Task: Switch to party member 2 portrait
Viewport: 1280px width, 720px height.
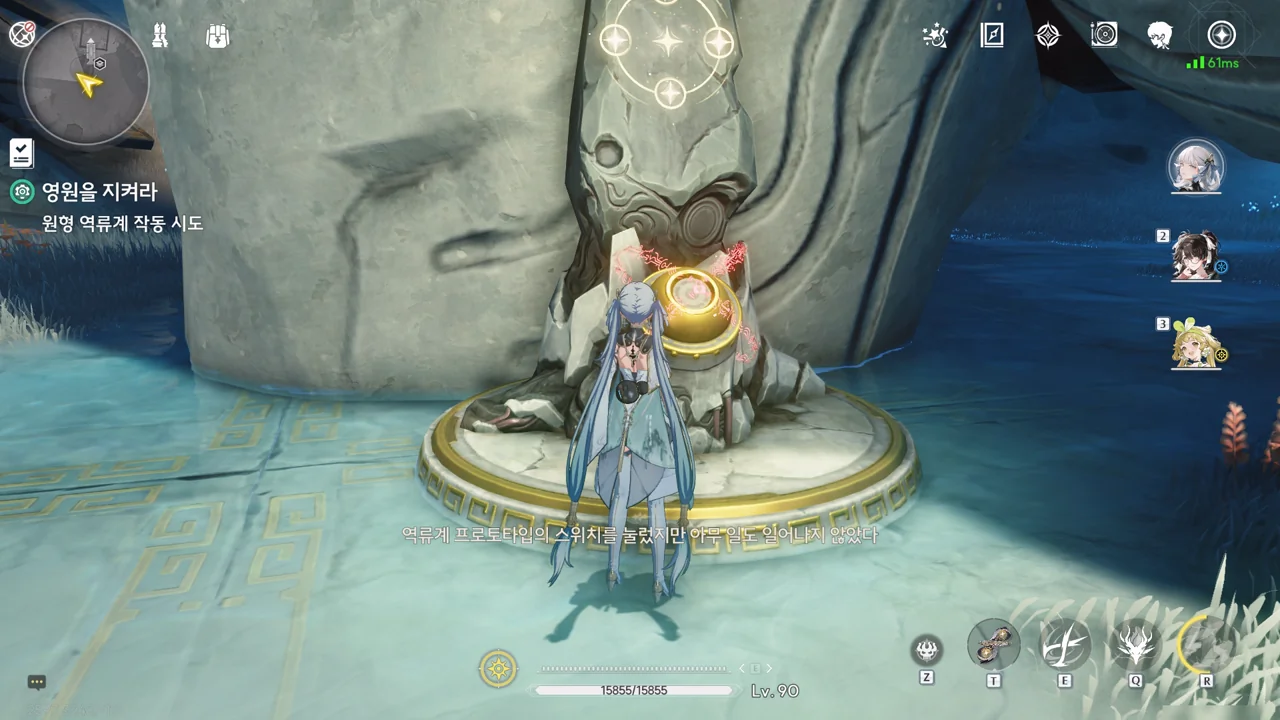Action: click(1196, 255)
